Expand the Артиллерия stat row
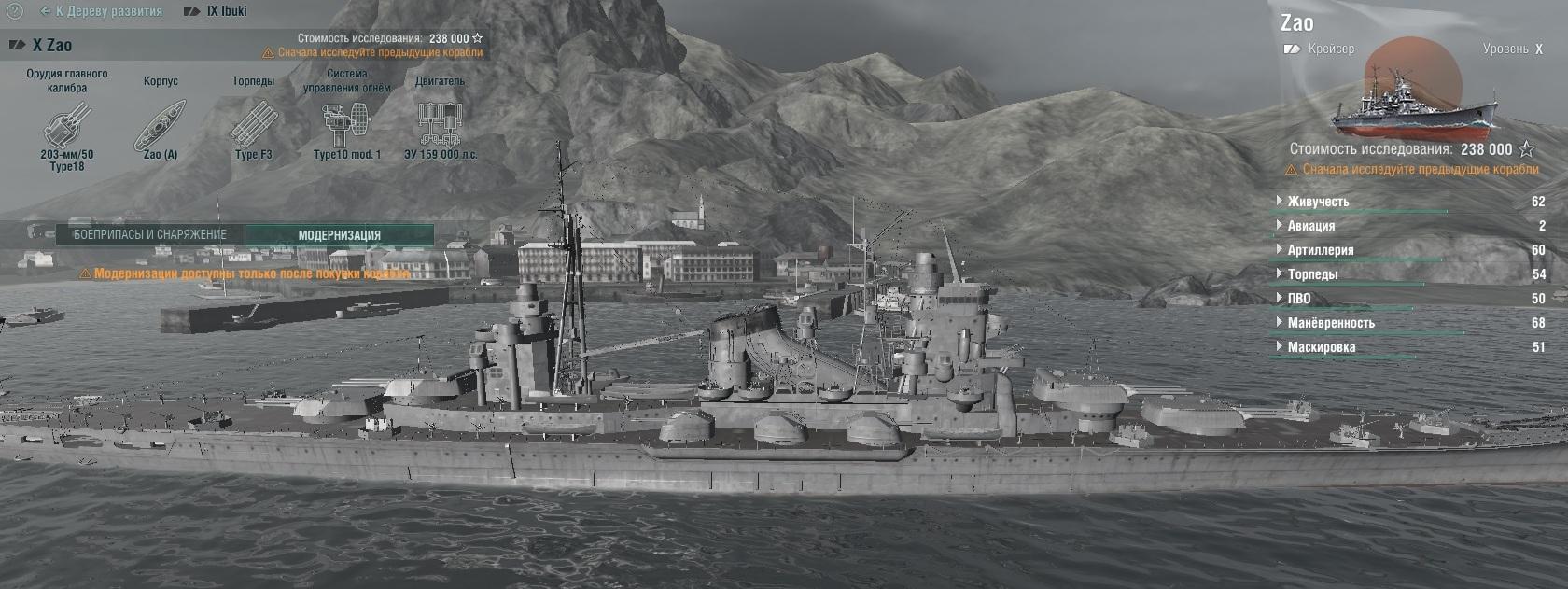The image size is (1568, 589). click(1320, 250)
